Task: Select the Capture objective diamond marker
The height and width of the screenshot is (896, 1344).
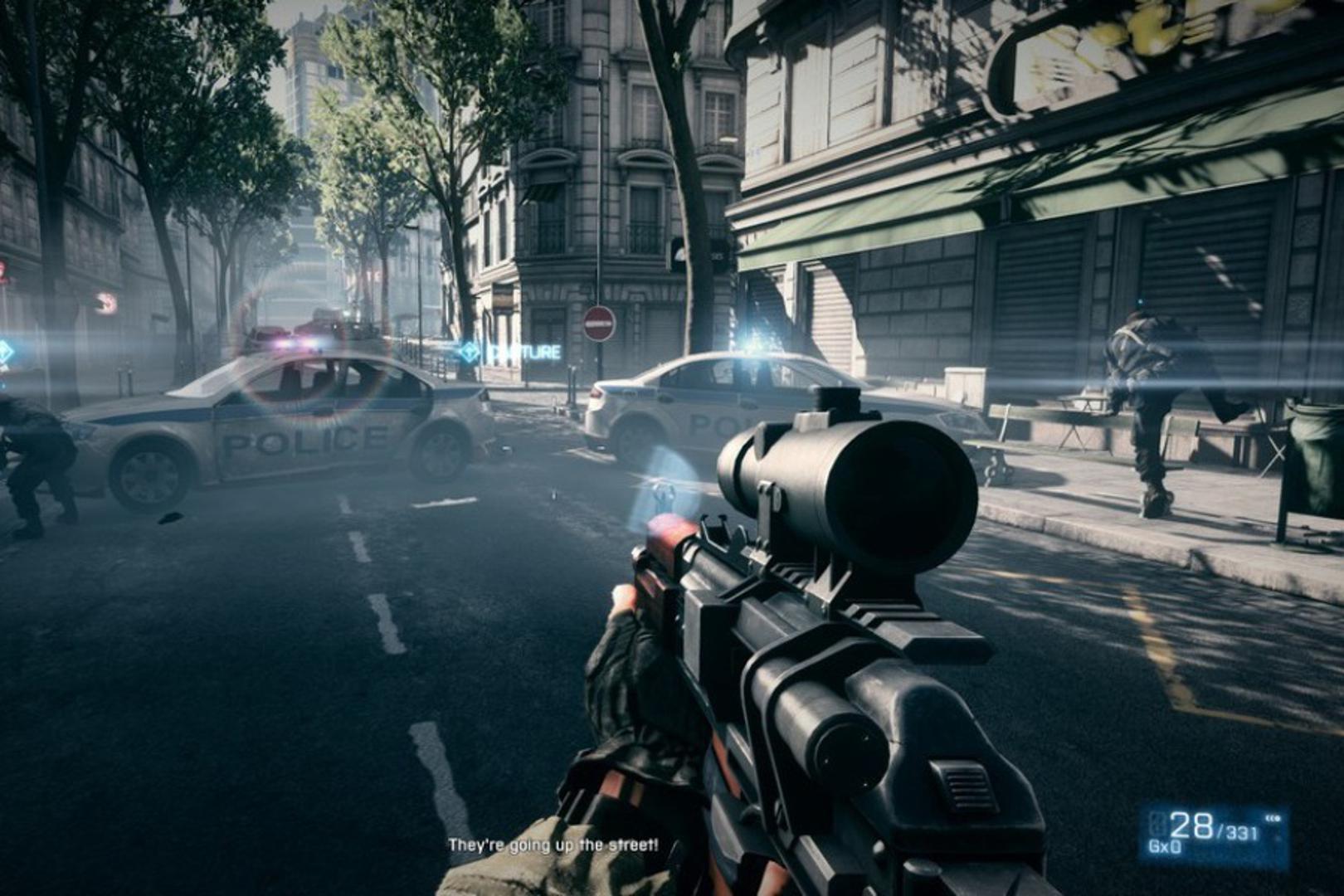Action: click(470, 353)
